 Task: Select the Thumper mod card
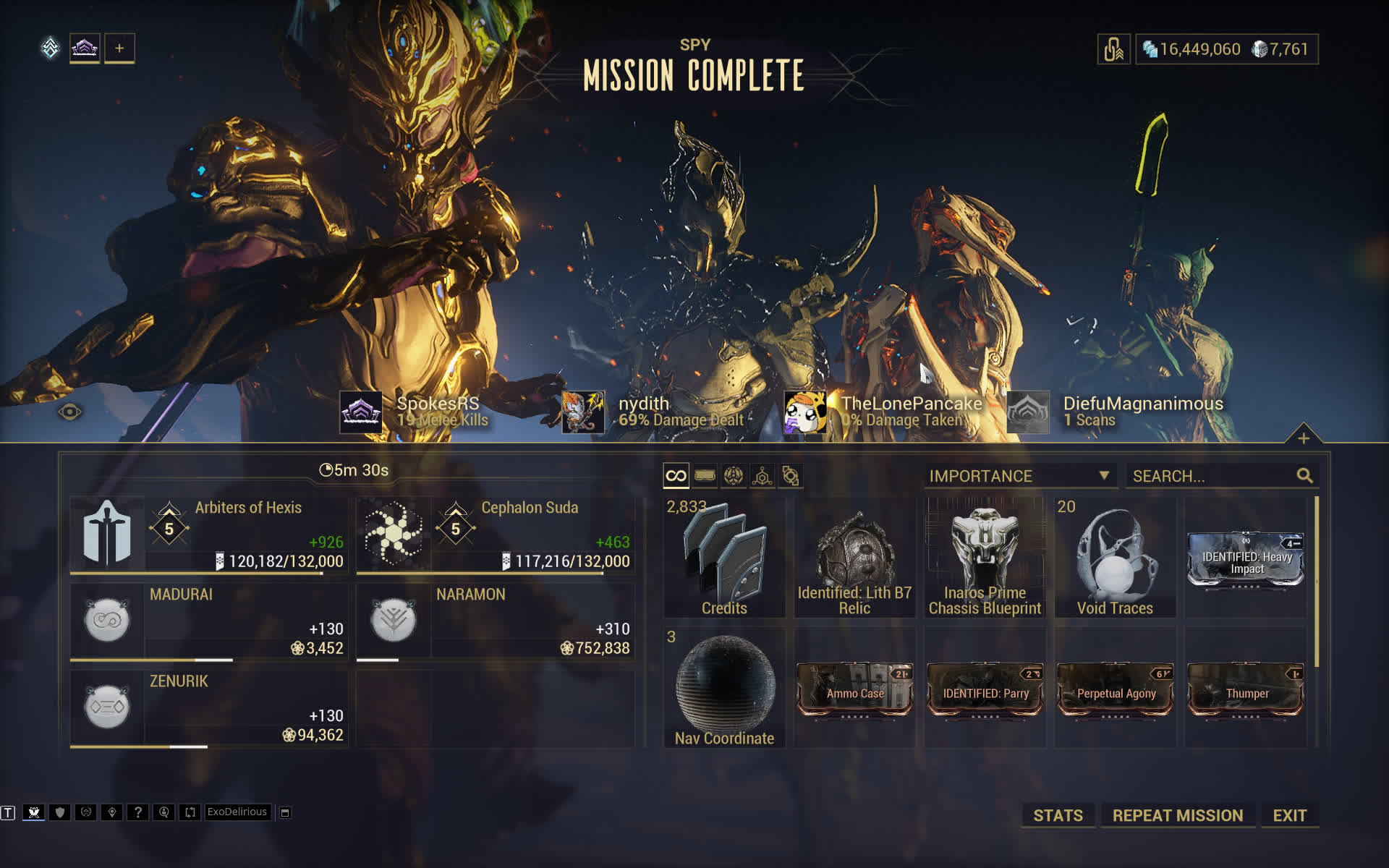[x=1246, y=691]
